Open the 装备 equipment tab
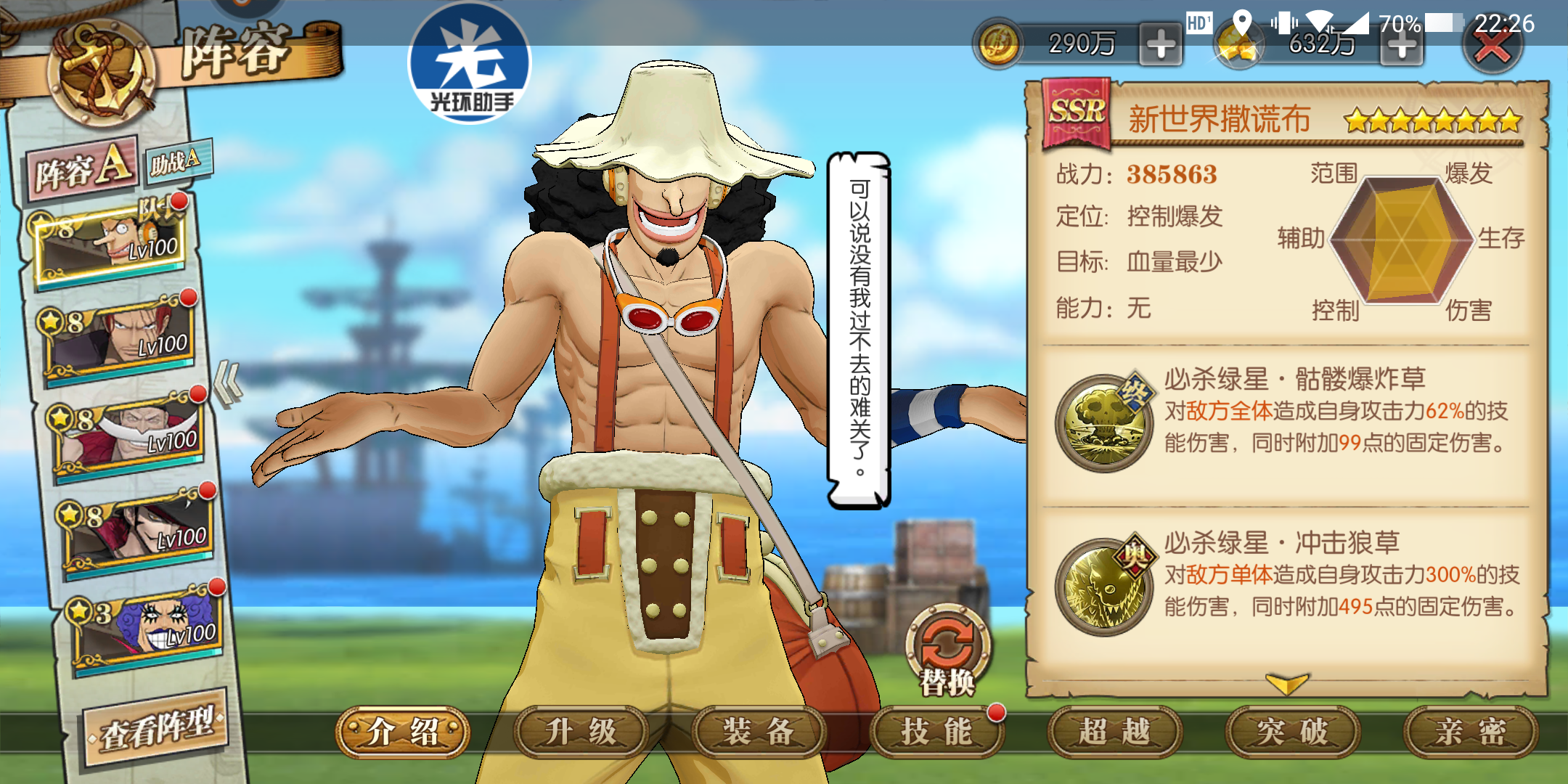 tap(759, 732)
